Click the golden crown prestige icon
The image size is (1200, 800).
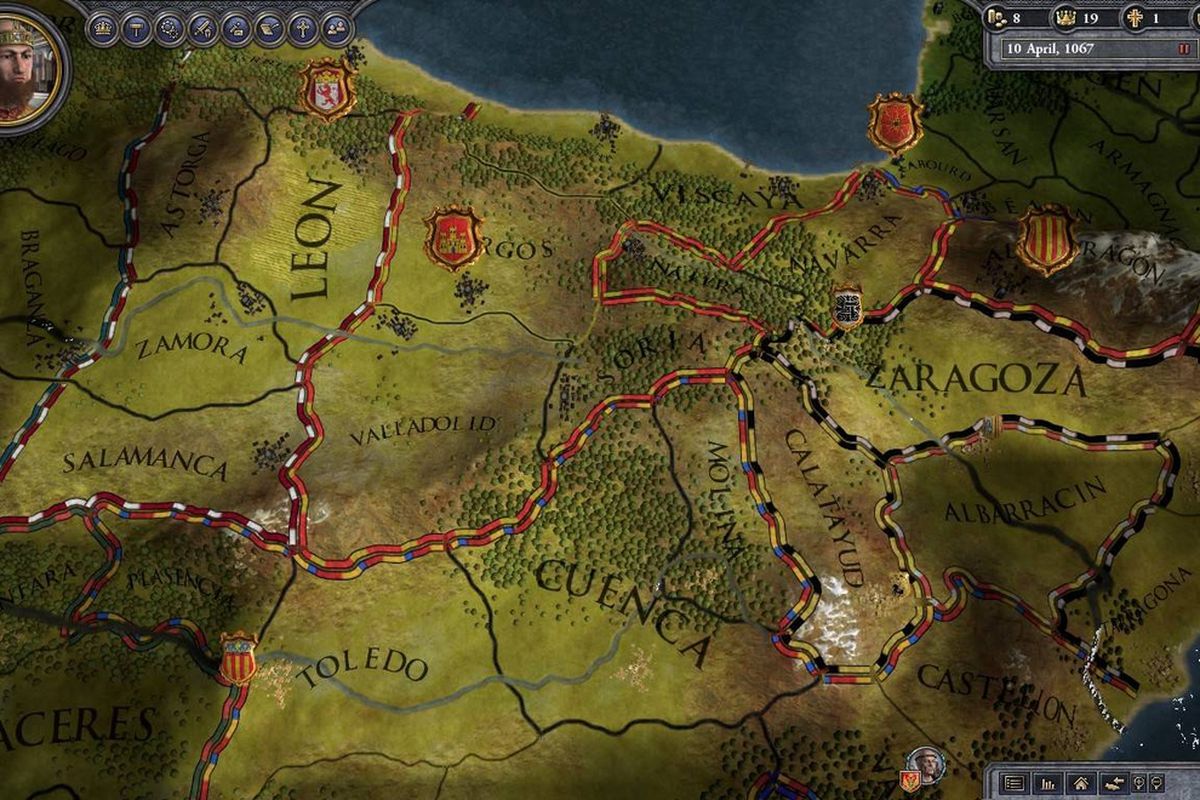click(x=1064, y=17)
